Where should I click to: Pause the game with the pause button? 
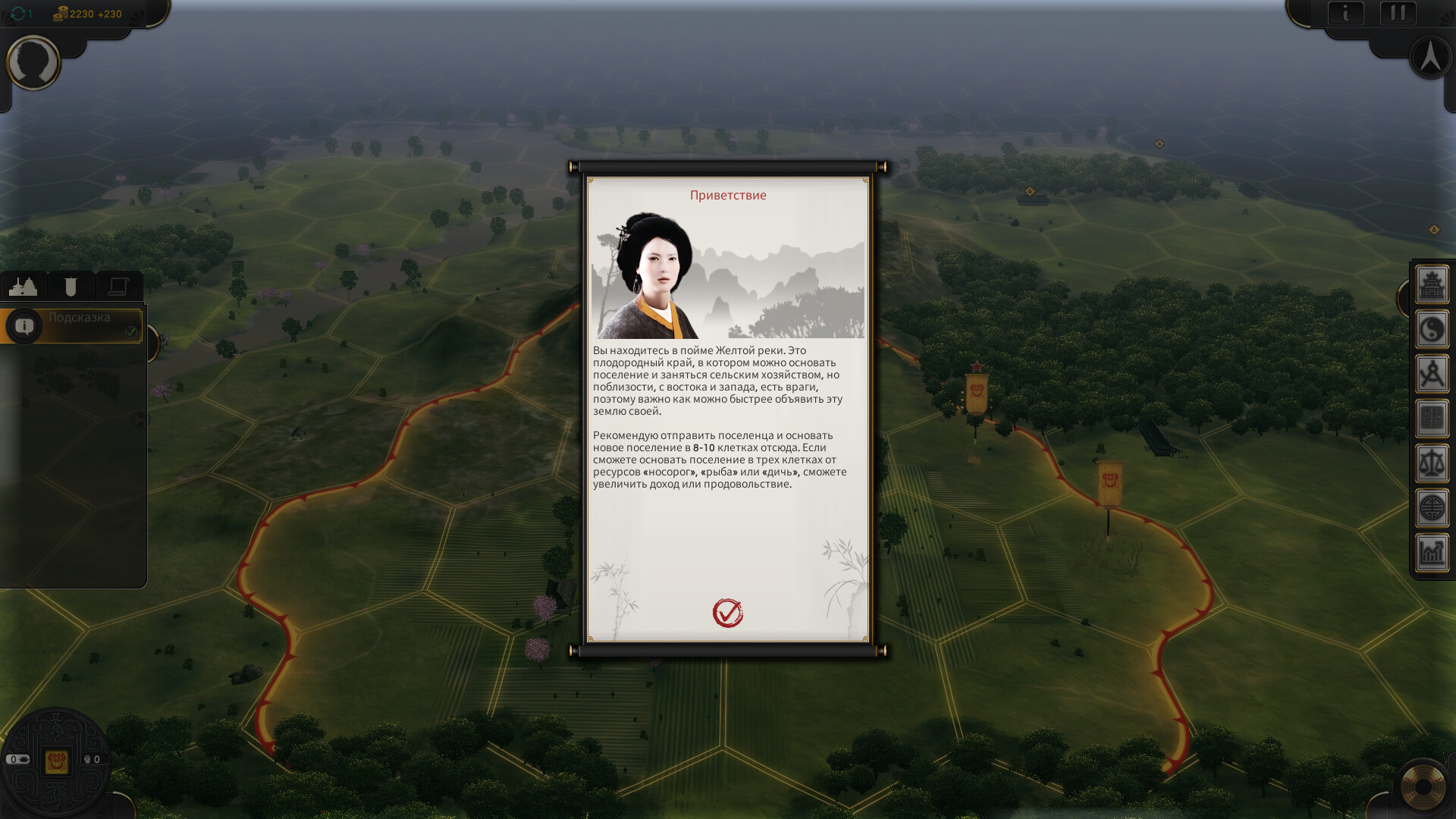pyautogui.click(x=1398, y=13)
